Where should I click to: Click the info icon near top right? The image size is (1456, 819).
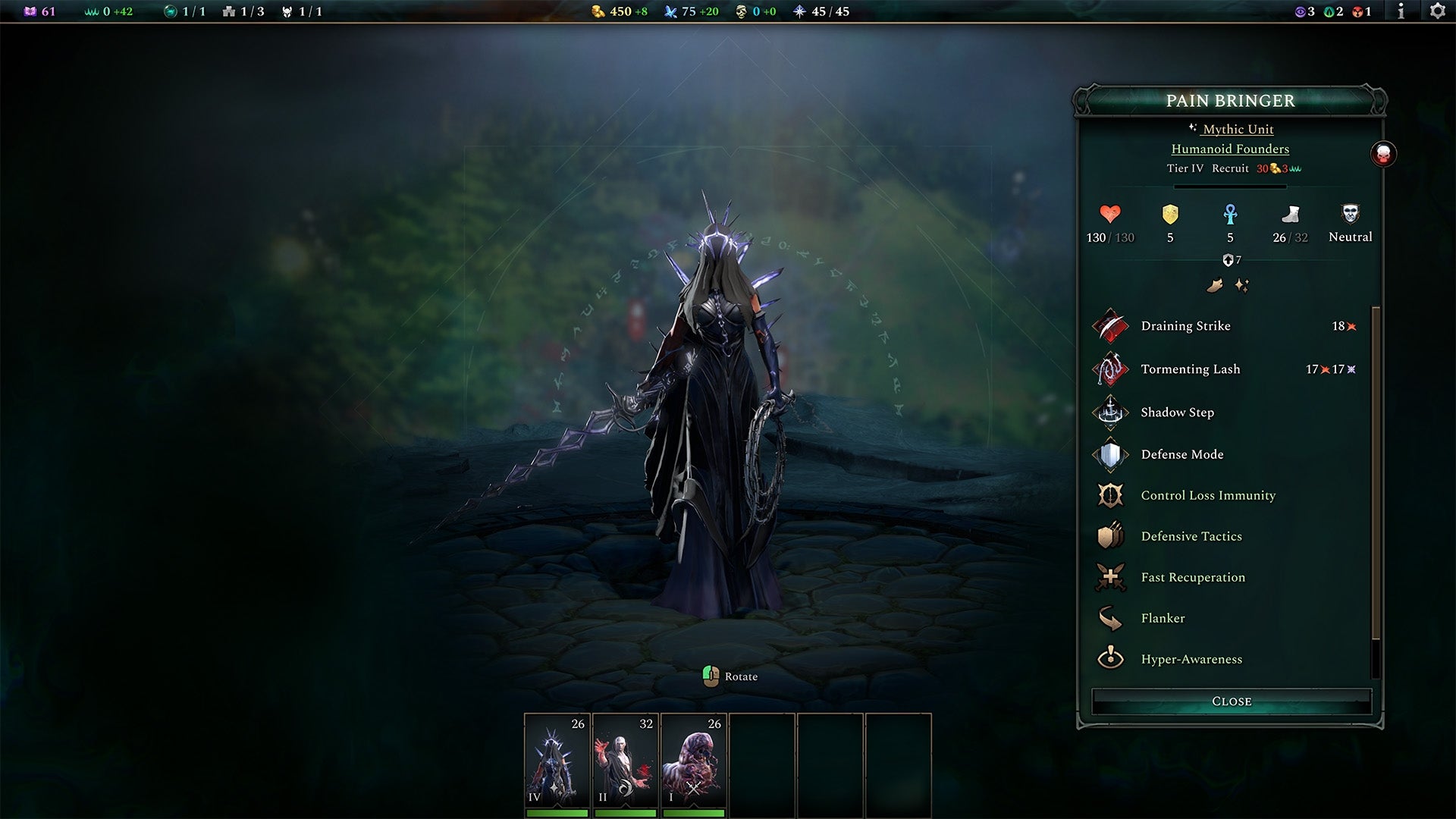(x=1399, y=11)
